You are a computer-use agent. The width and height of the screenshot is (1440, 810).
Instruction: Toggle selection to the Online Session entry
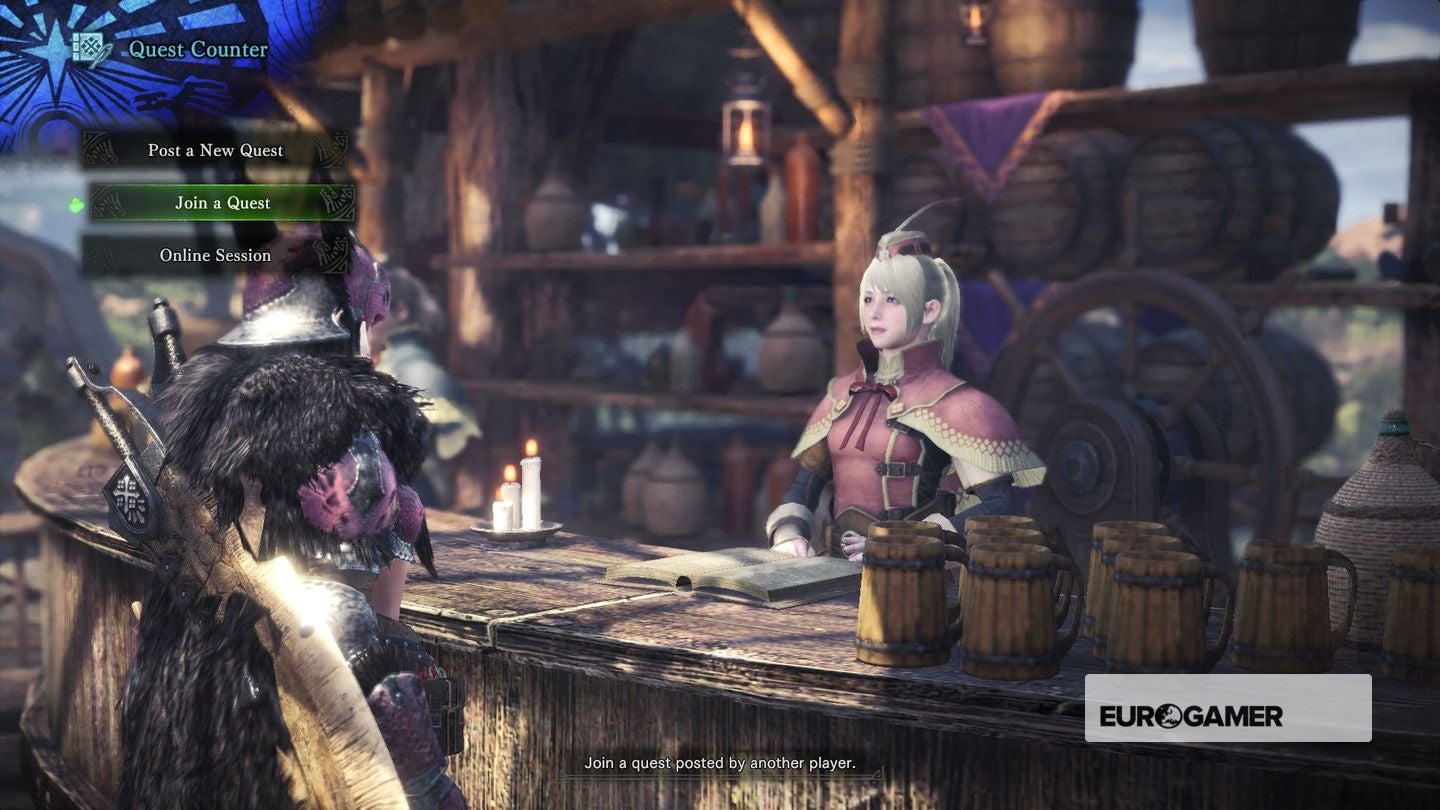click(215, 255)
